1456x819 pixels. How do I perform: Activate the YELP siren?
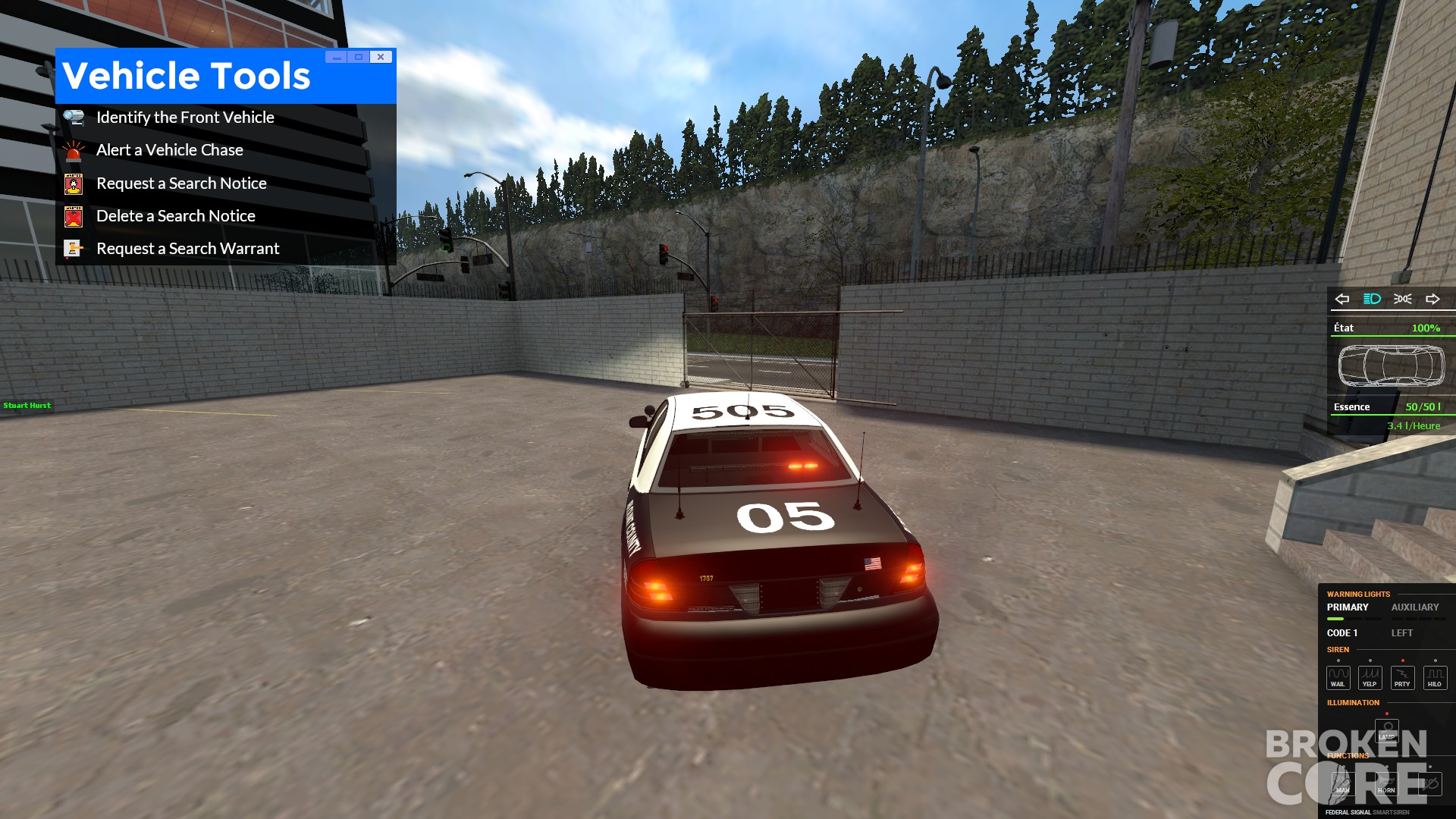pyautogui.click(x=1370, y=677)
